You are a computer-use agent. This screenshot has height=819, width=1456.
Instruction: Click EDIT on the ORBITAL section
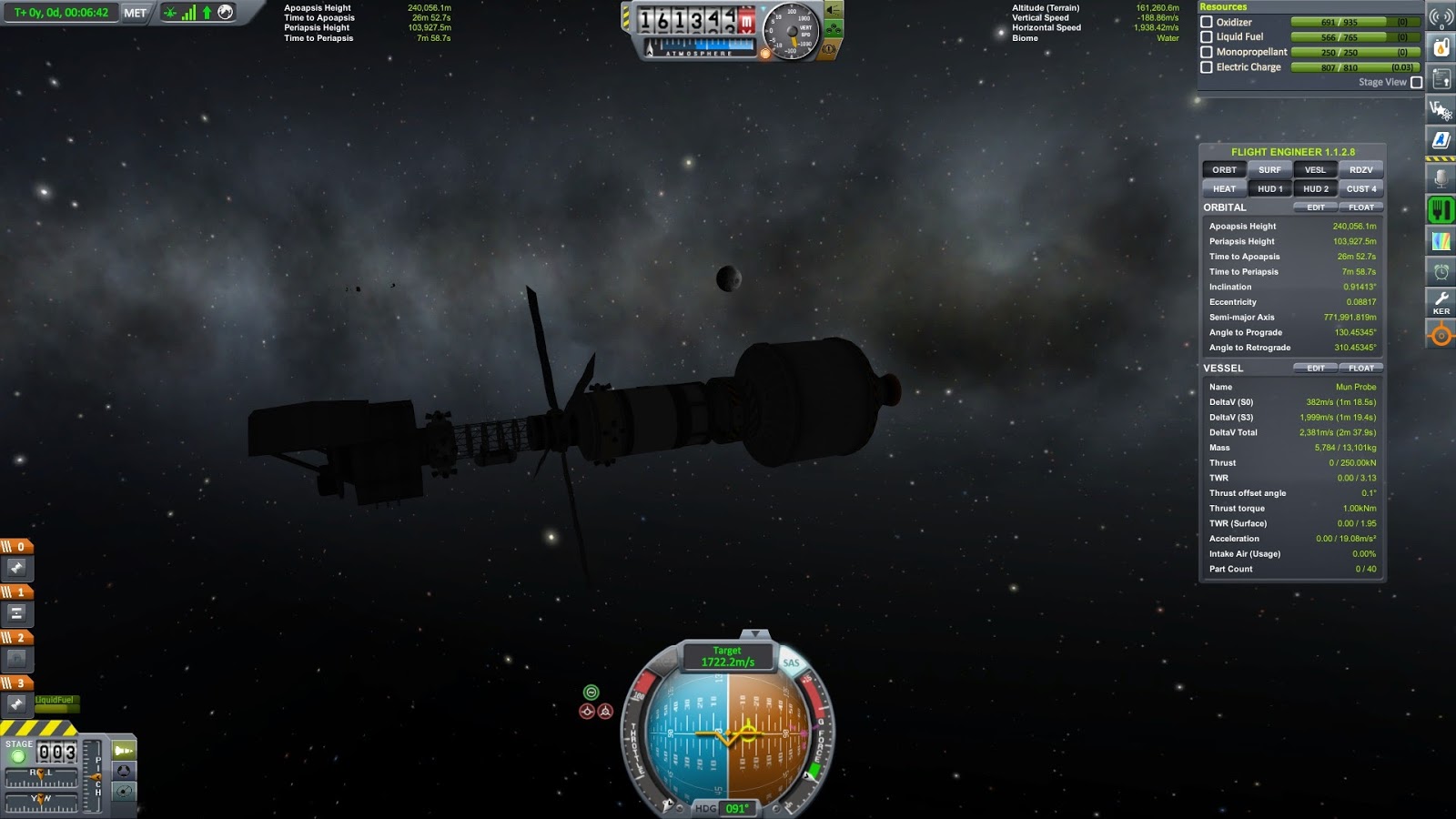[x=1316, y=207]
